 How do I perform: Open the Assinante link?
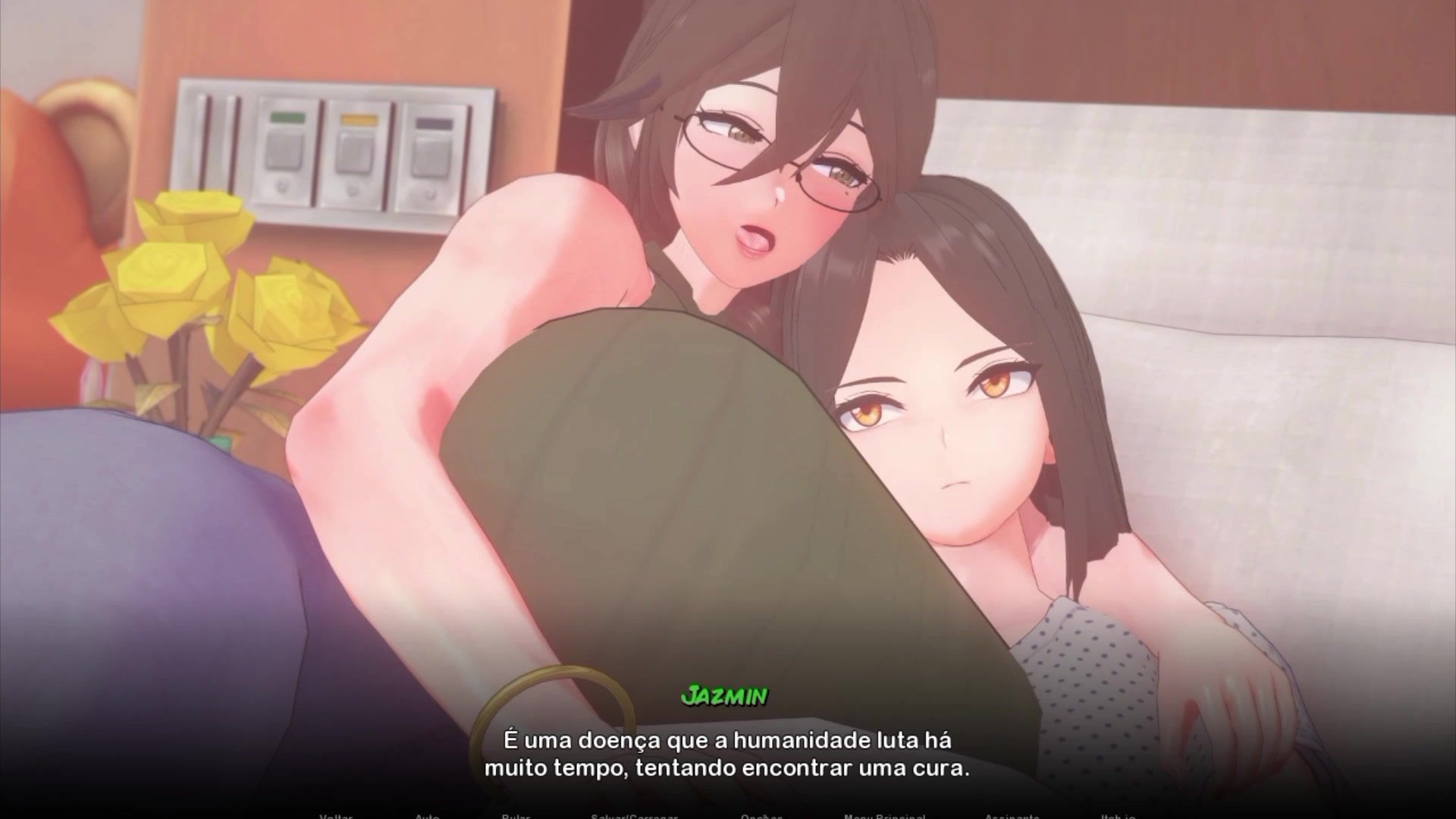pos(1012,816)
